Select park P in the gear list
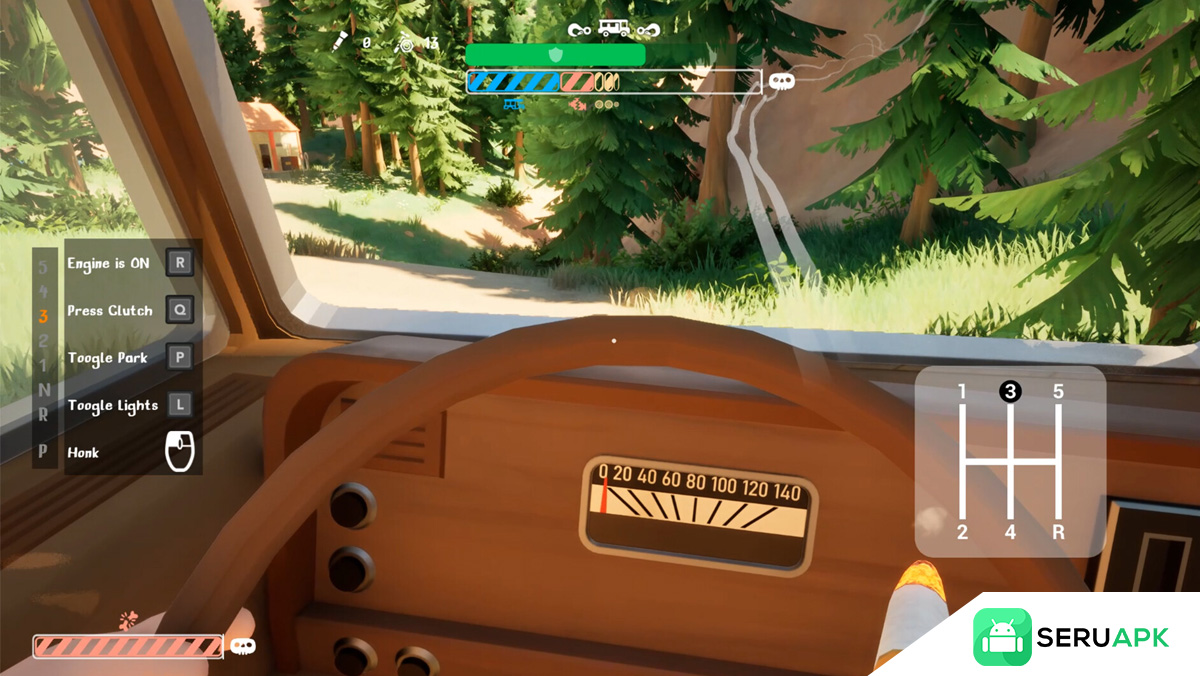This screenshot has width=1200, height=676. click(43, 451)
